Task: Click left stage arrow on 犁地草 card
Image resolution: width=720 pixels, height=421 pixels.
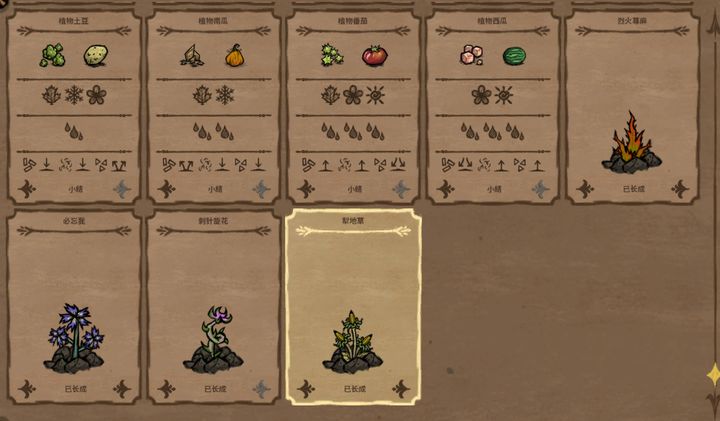Action: (x=307, y=388)
